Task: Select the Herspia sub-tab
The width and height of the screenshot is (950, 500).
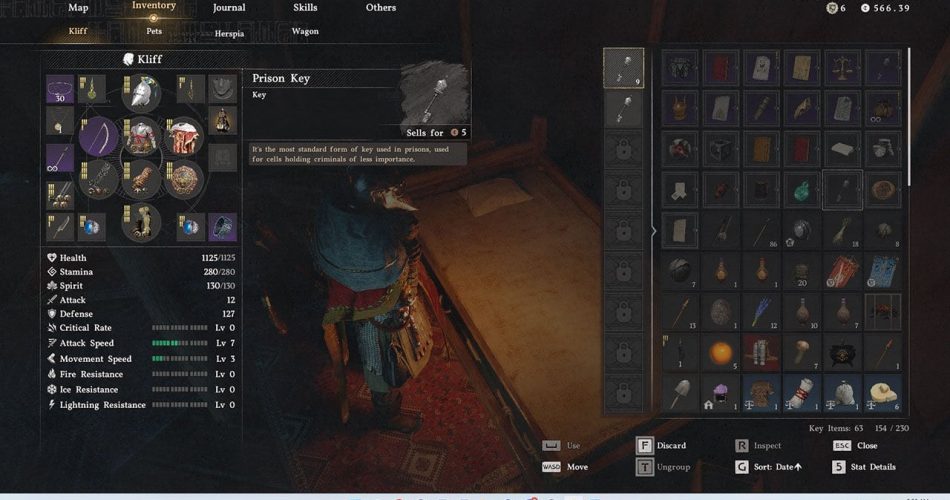Action: [x=229, y=33]
